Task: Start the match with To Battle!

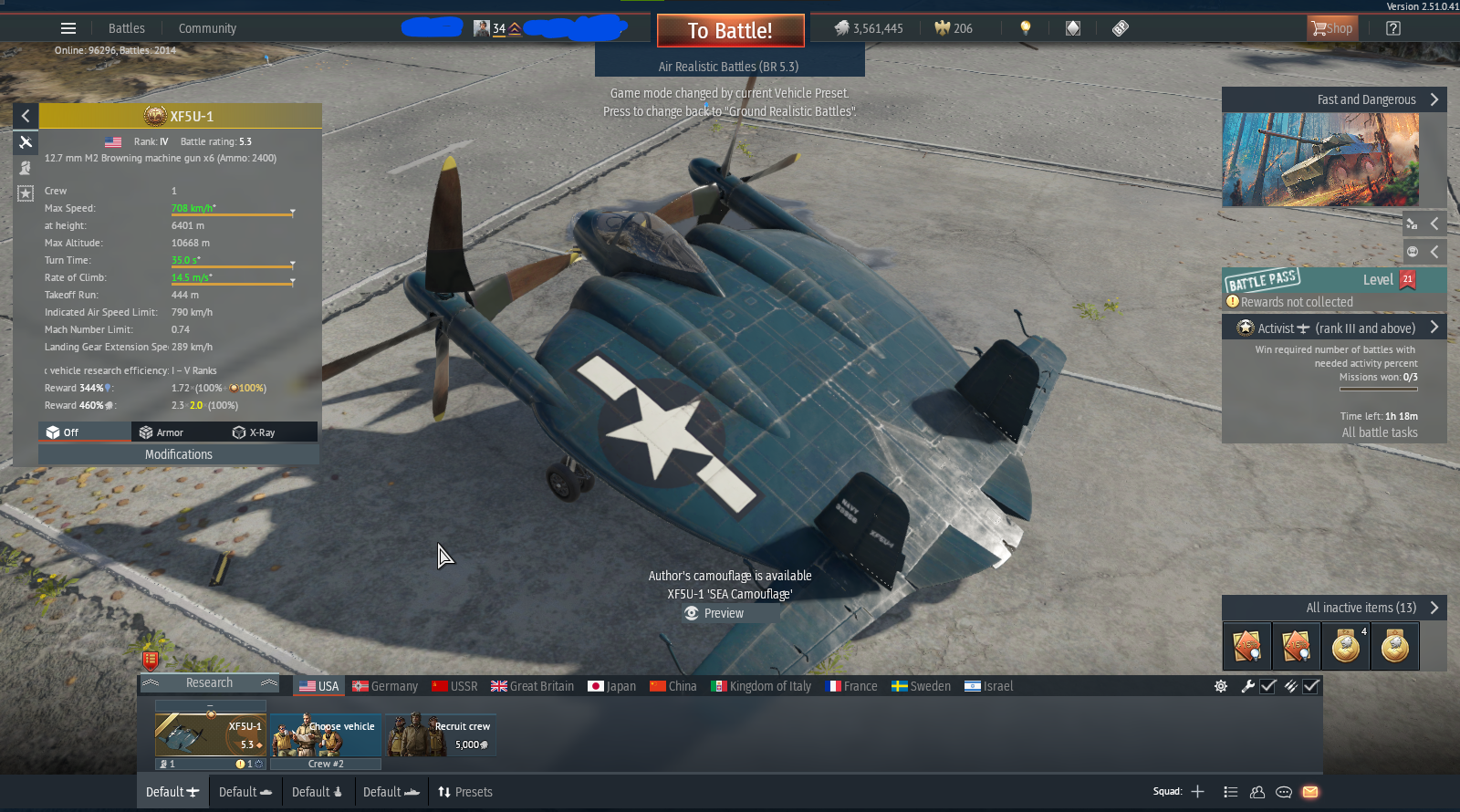Action: click(730, 31)
